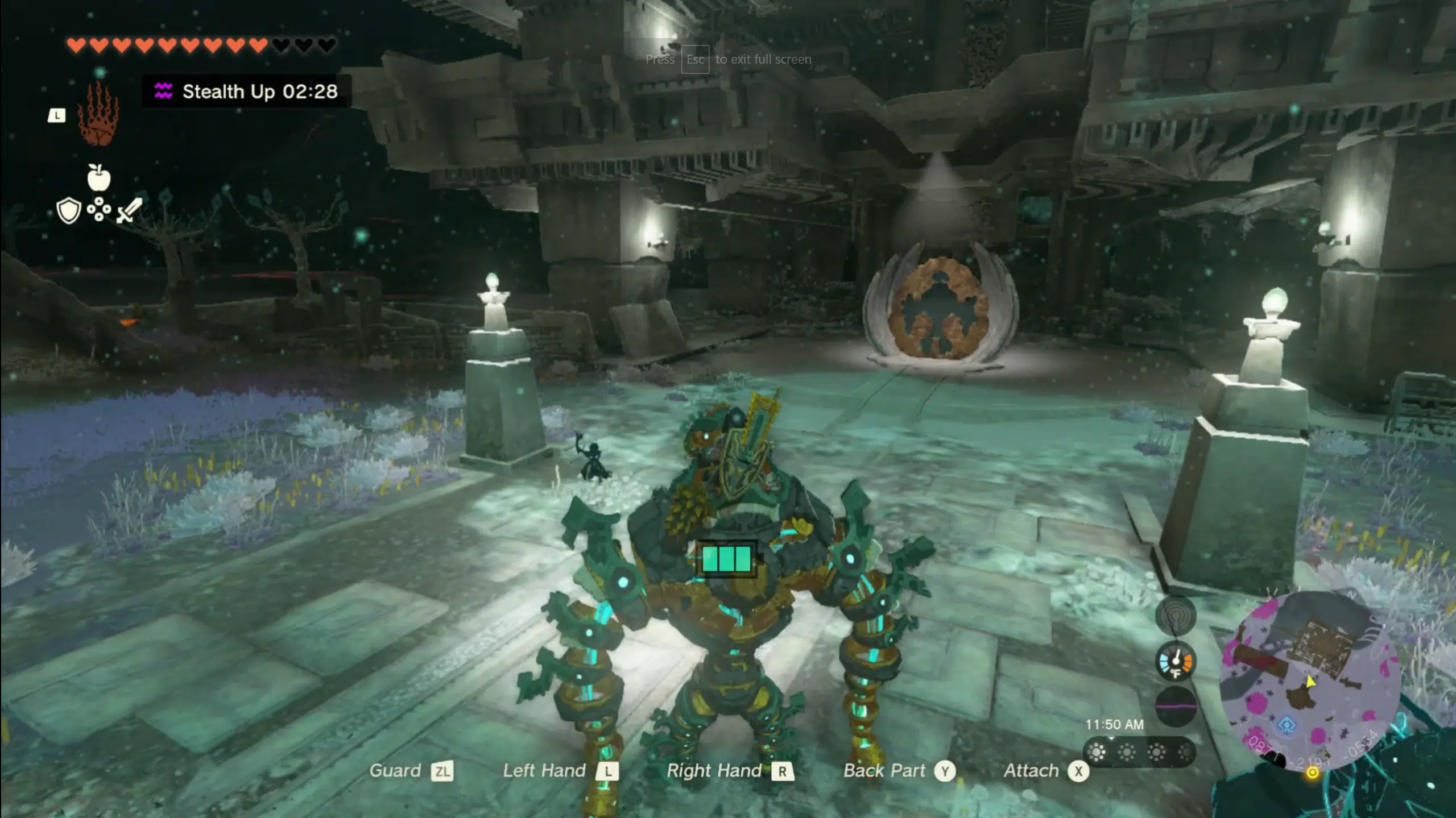This screenshot has width=1456, height=818.
Task: Click the Stealth Up status effect icon
Action: click(163, 91)
